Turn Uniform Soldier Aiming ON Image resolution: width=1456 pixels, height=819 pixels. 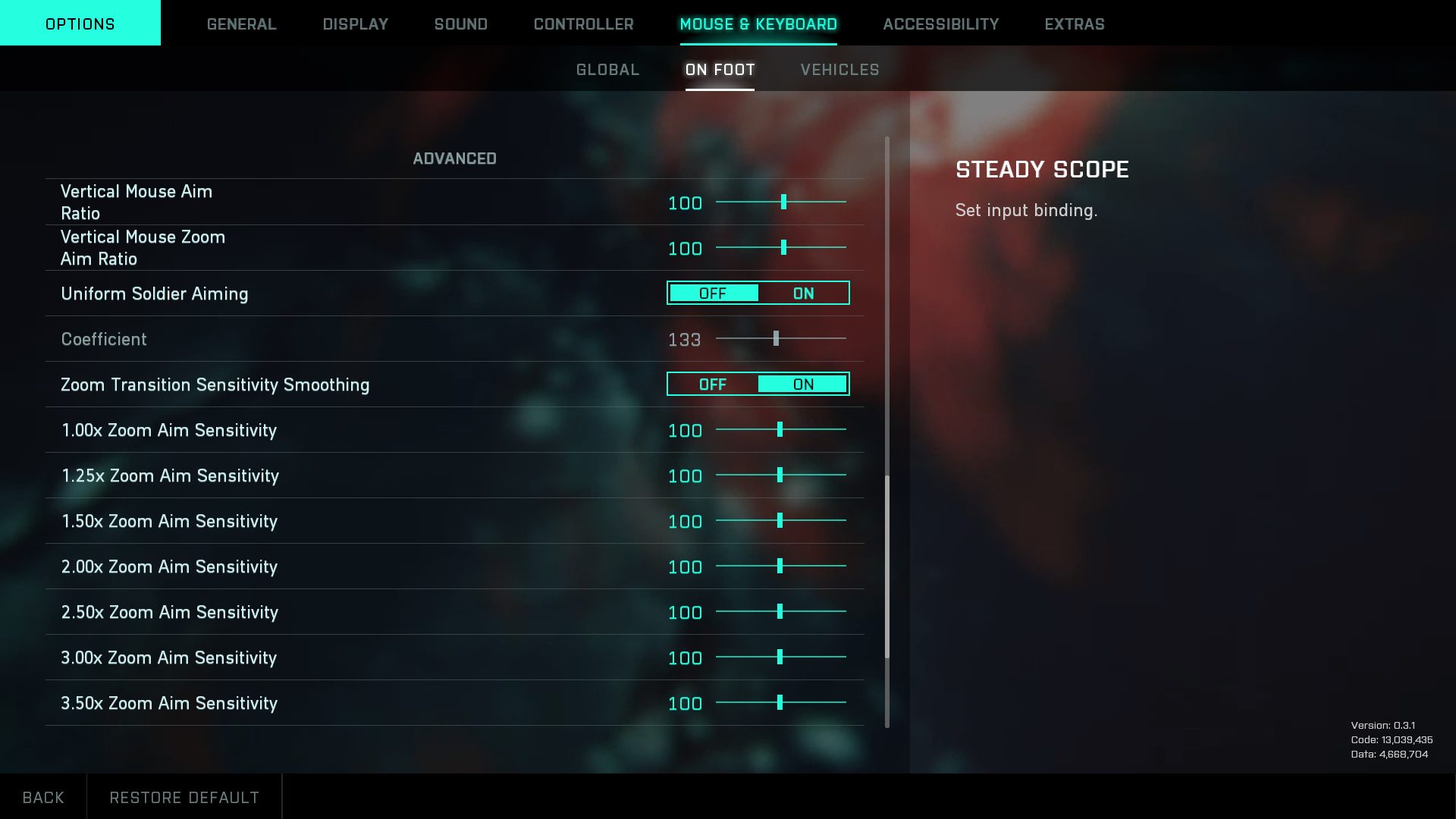tap(803, 293)
